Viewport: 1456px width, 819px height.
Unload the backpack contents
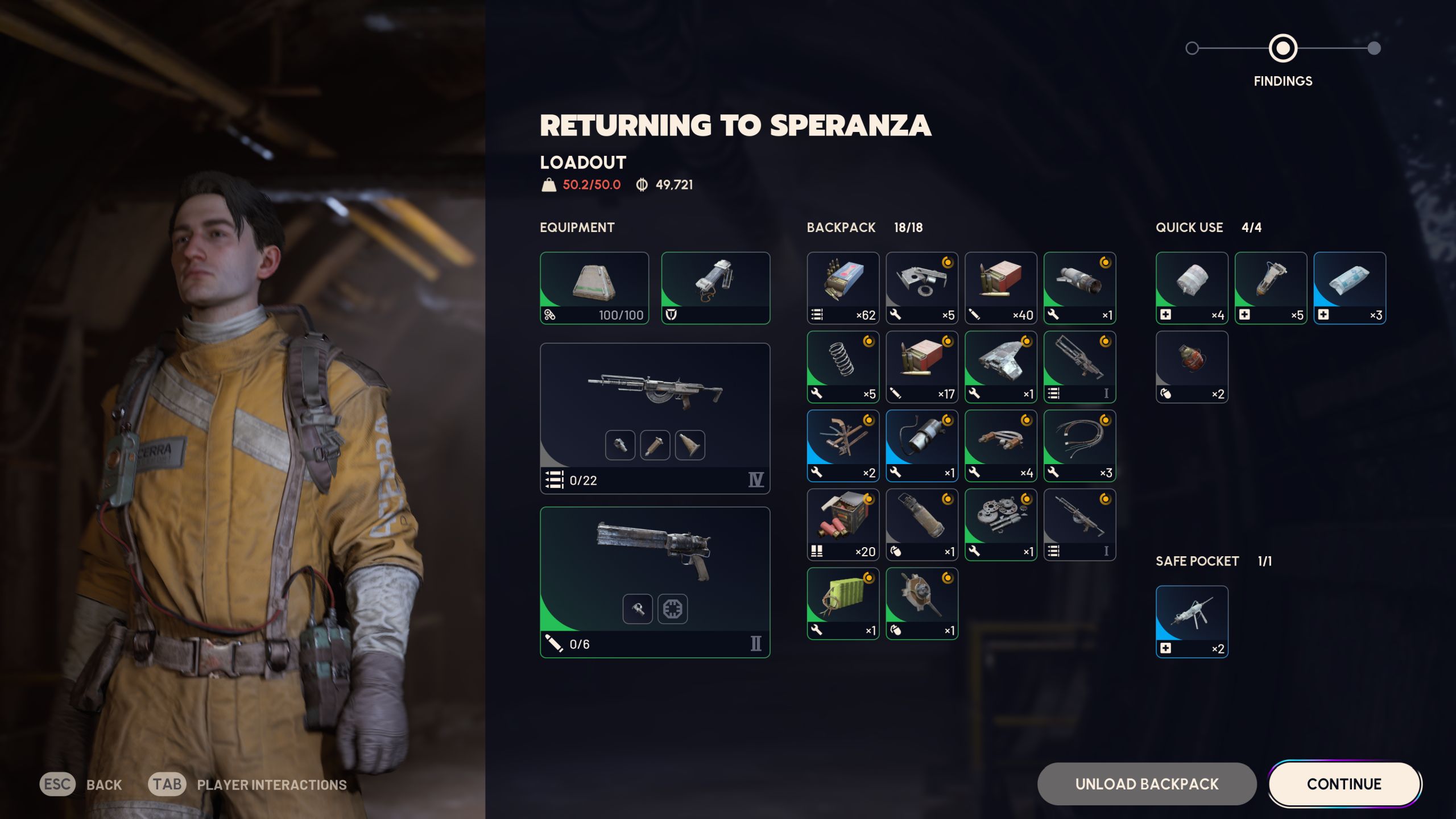pos(1147,784)
